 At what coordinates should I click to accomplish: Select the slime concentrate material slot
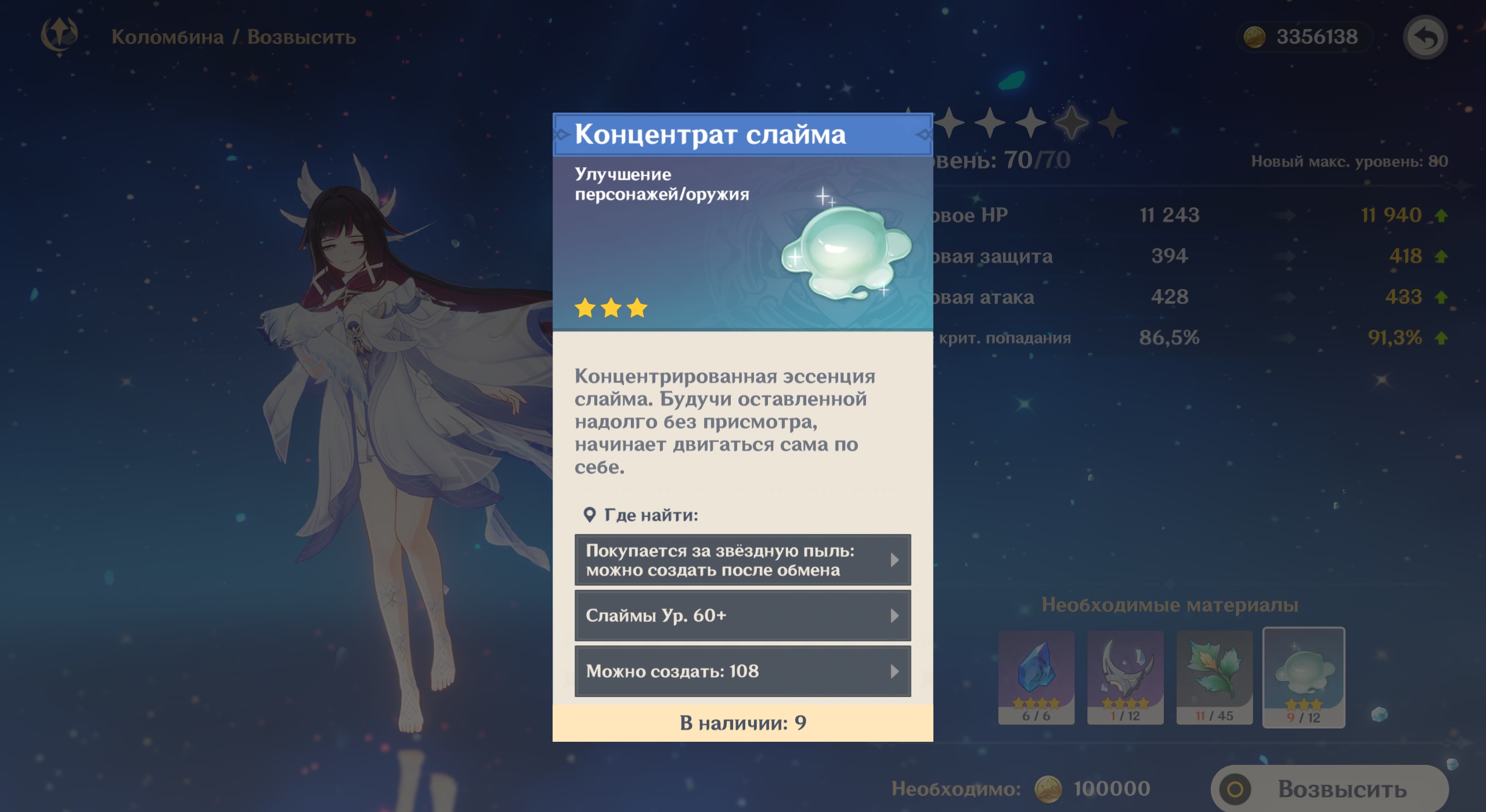pos(1304,677)
